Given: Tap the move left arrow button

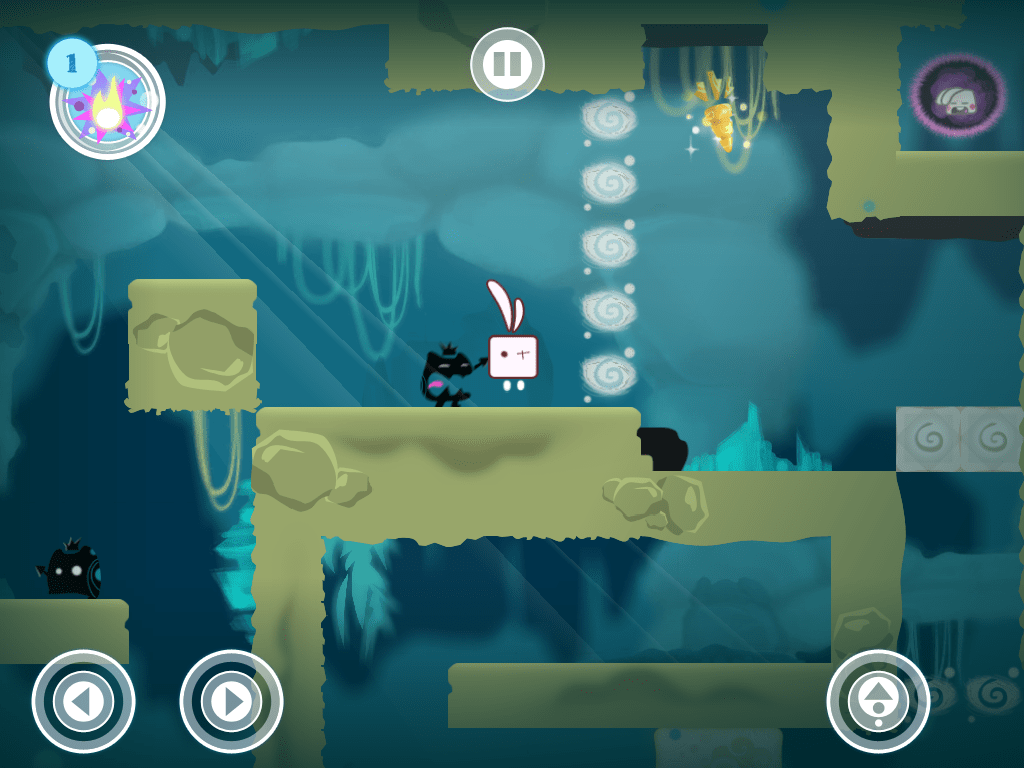Looking at the screenshot, I should click(83, 702).
